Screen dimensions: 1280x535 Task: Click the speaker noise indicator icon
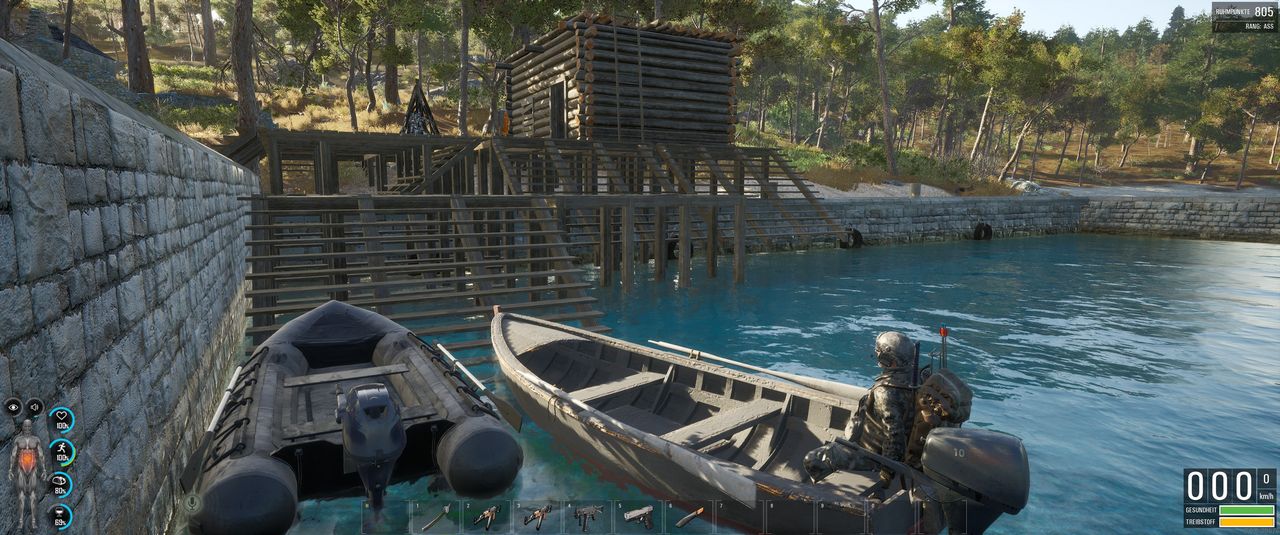pyautogui.click(x=34, y=407)
